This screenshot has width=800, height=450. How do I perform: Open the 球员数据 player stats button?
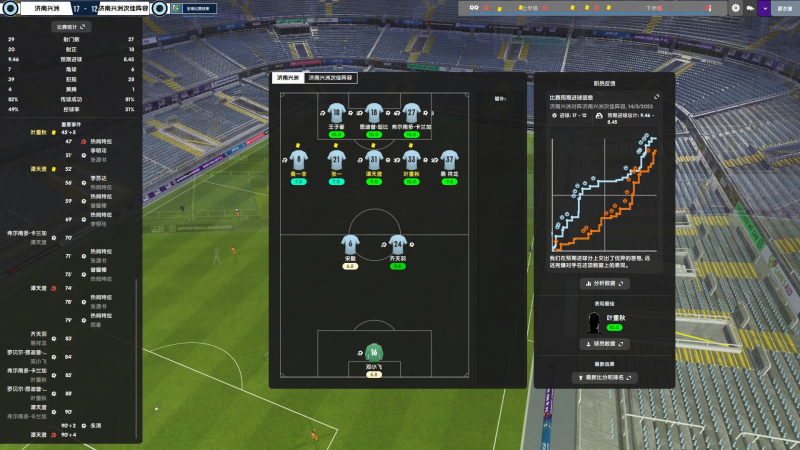[x=604, y=344]
